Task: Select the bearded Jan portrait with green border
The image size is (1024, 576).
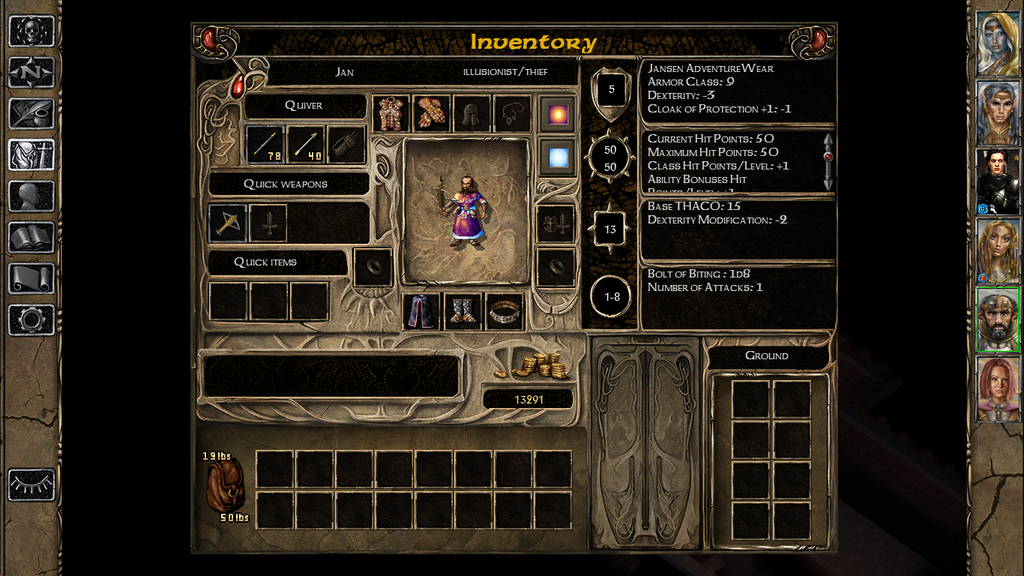Action: tap(997, 320)
